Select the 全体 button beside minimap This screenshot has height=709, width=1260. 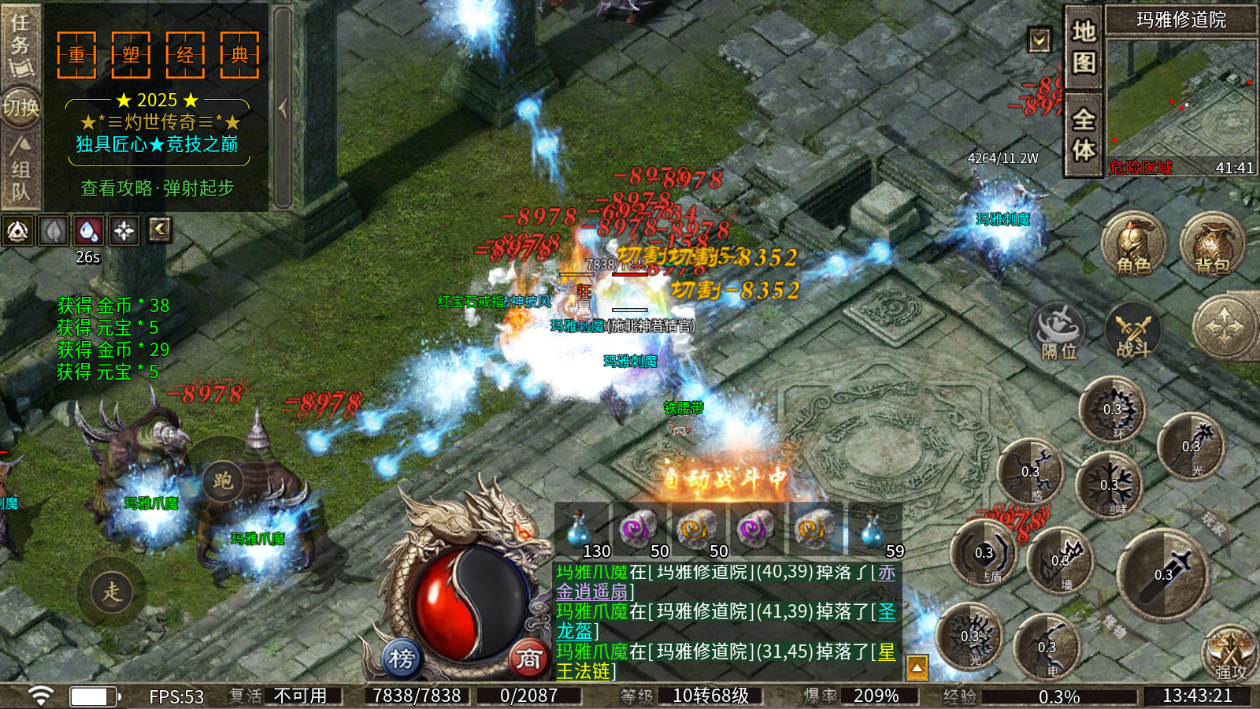pyautogui.click(x=1084, y=134)
